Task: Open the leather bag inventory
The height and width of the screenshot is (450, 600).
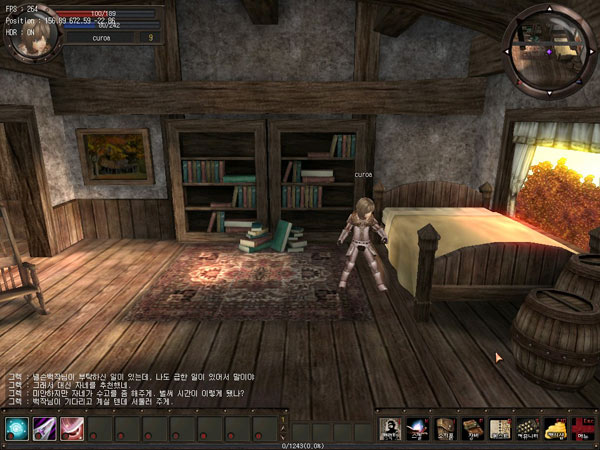Action: (445, 429)
